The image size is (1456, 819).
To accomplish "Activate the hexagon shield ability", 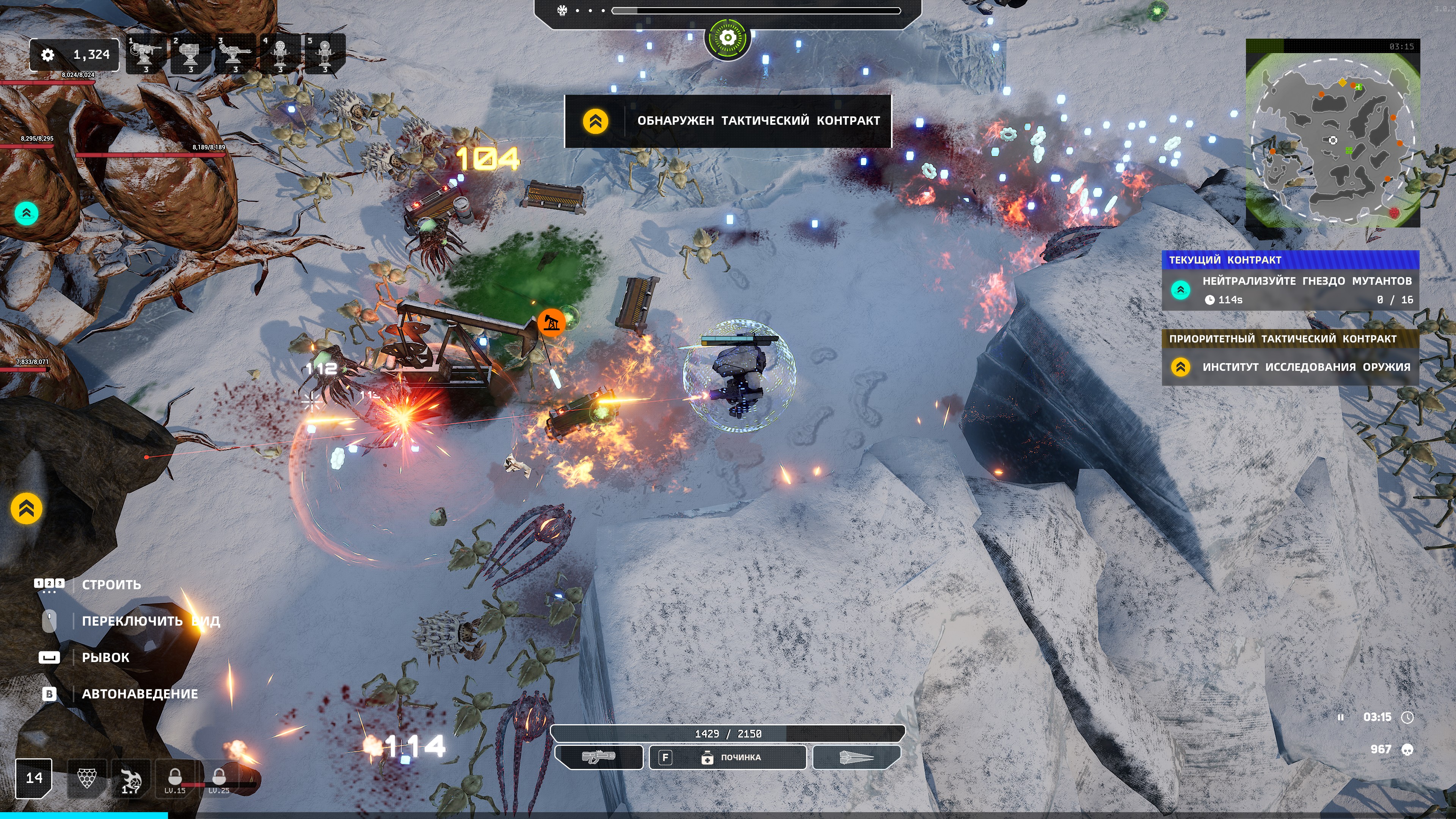I will (x=86, y=778).
